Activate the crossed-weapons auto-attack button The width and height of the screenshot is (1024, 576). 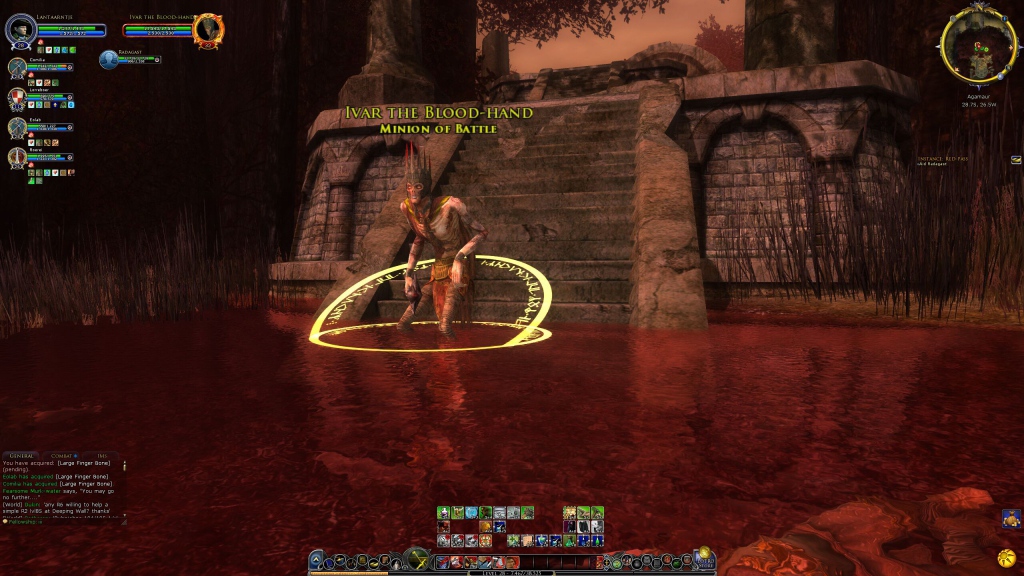(417, 560)
